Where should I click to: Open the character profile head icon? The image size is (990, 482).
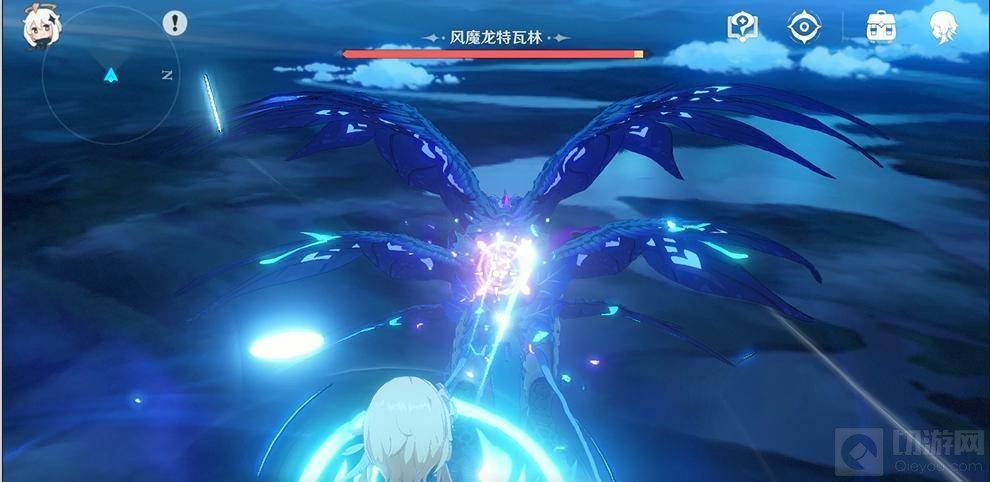942,27
